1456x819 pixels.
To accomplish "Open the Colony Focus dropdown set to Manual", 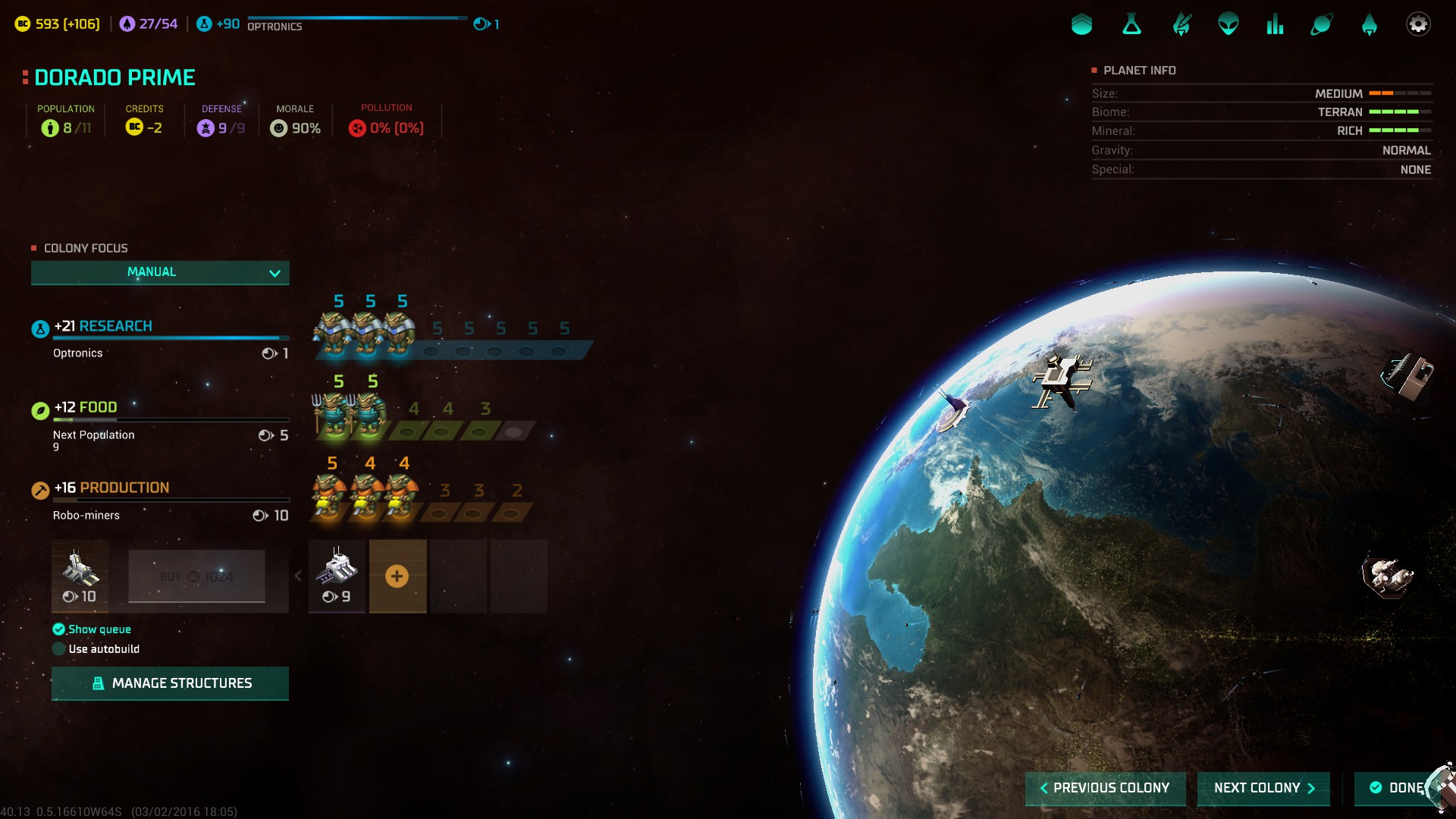I will [160, 272].
